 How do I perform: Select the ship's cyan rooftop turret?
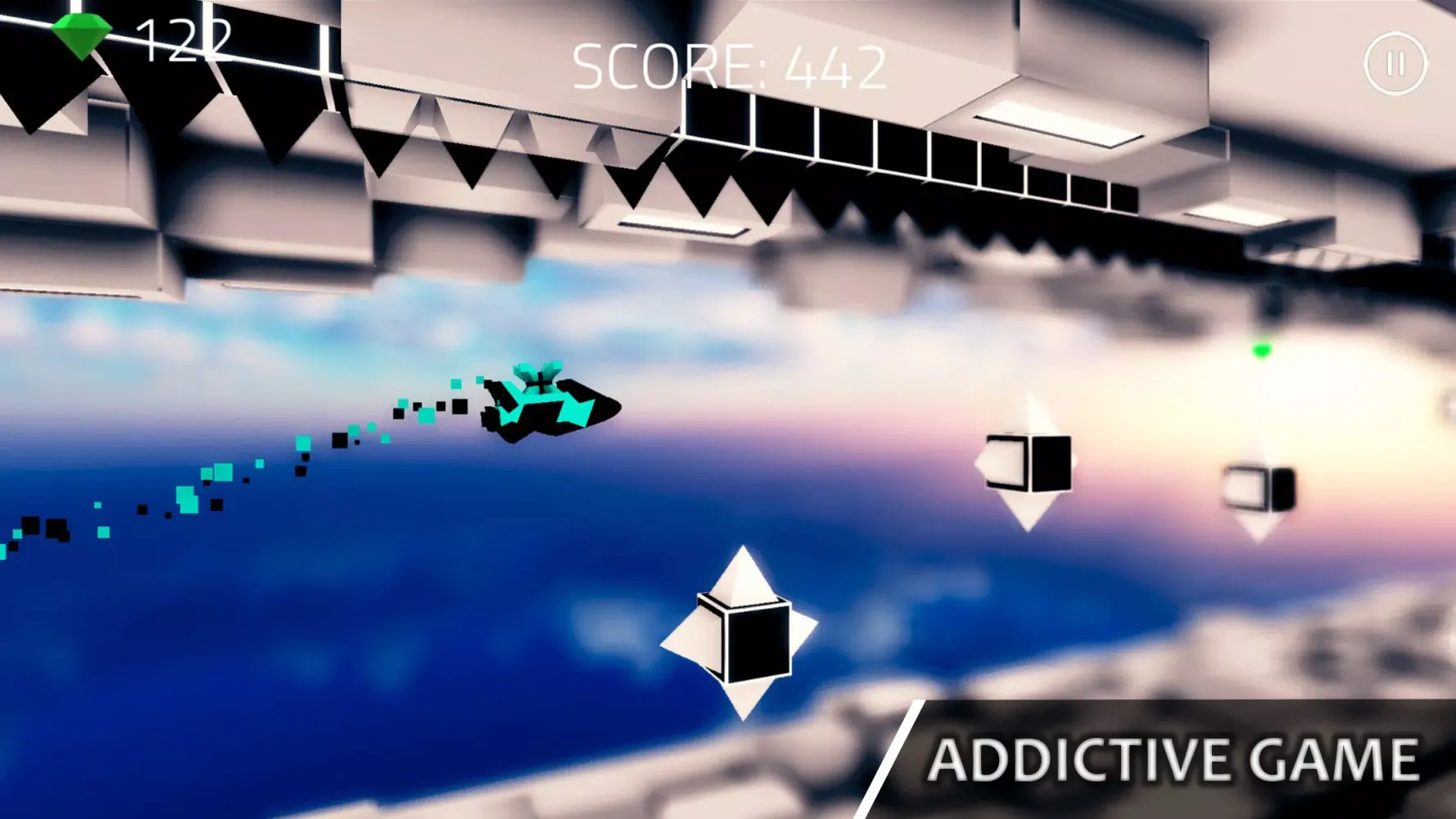pos(536,377)
